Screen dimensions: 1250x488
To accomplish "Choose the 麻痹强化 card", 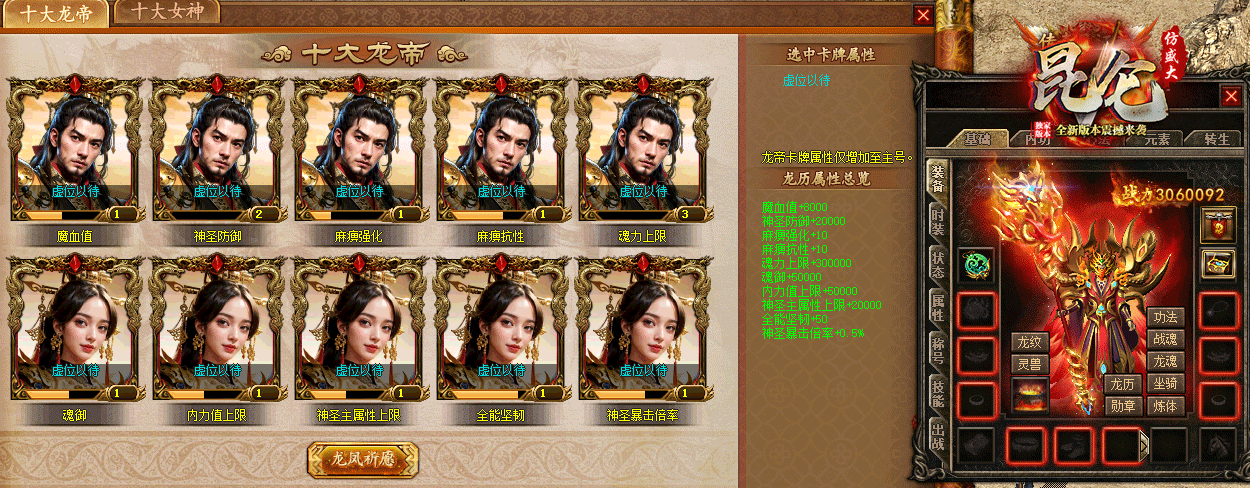I will click(359, 150).
